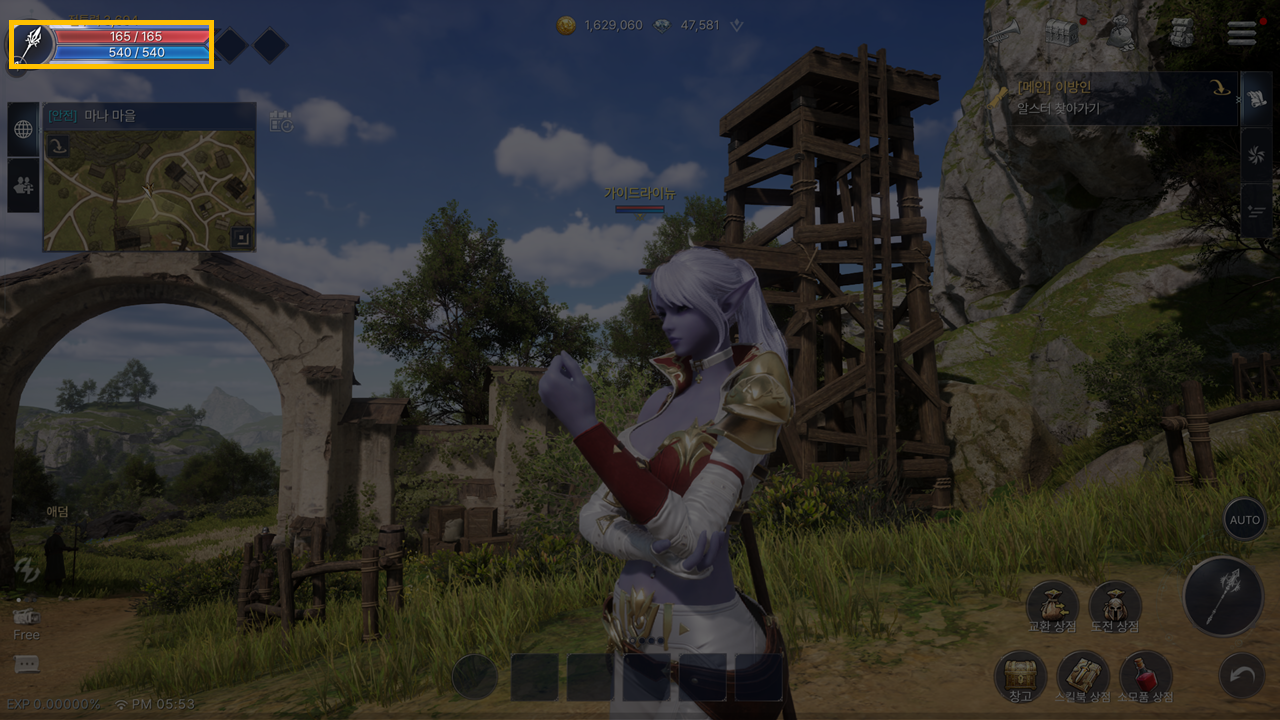Toggle the AUTO battle button
This screenshot has width=1280, height=720.
(x=1244, y=520)
